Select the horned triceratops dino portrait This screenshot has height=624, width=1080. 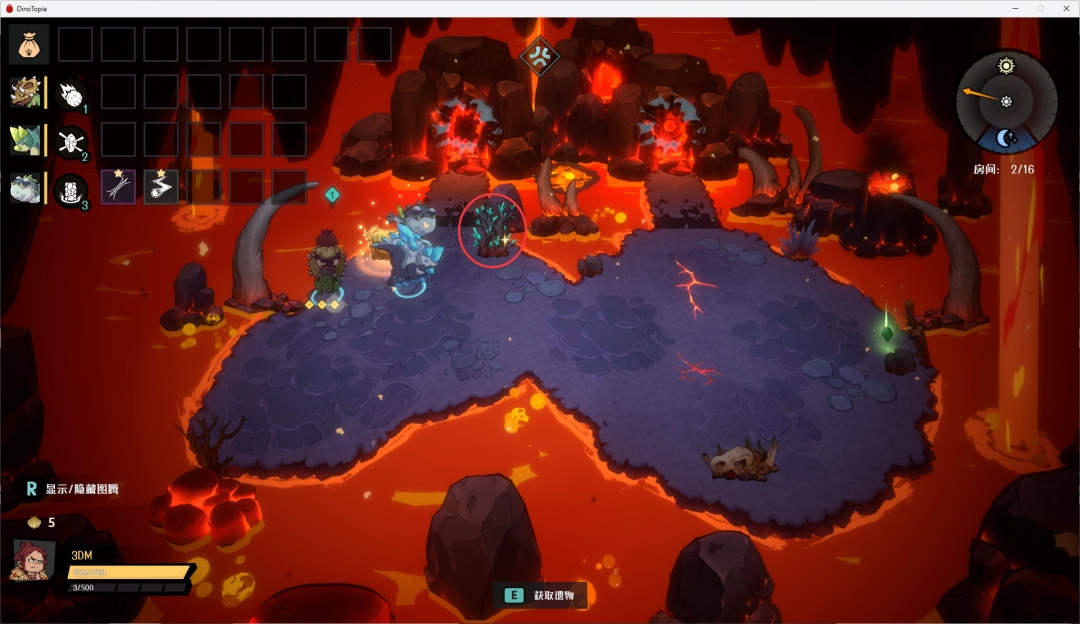[x=25, y=93]
